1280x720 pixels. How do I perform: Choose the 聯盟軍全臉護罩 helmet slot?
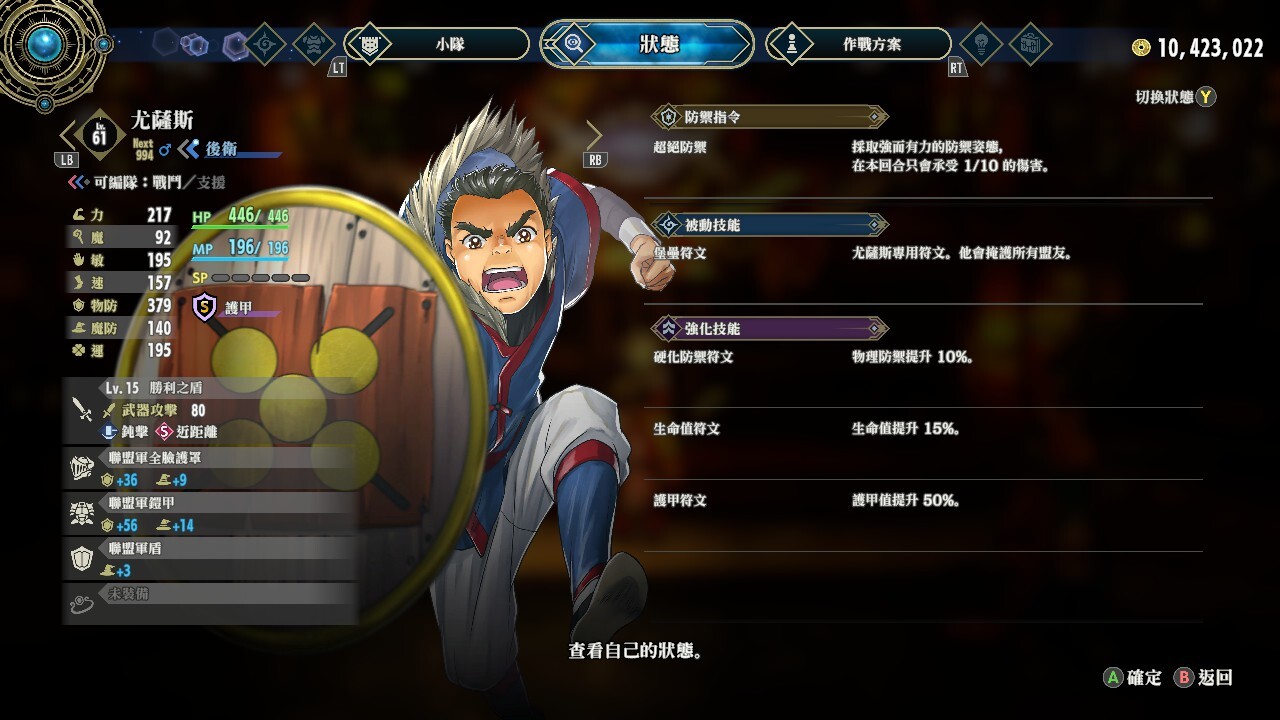click(210, 469)
